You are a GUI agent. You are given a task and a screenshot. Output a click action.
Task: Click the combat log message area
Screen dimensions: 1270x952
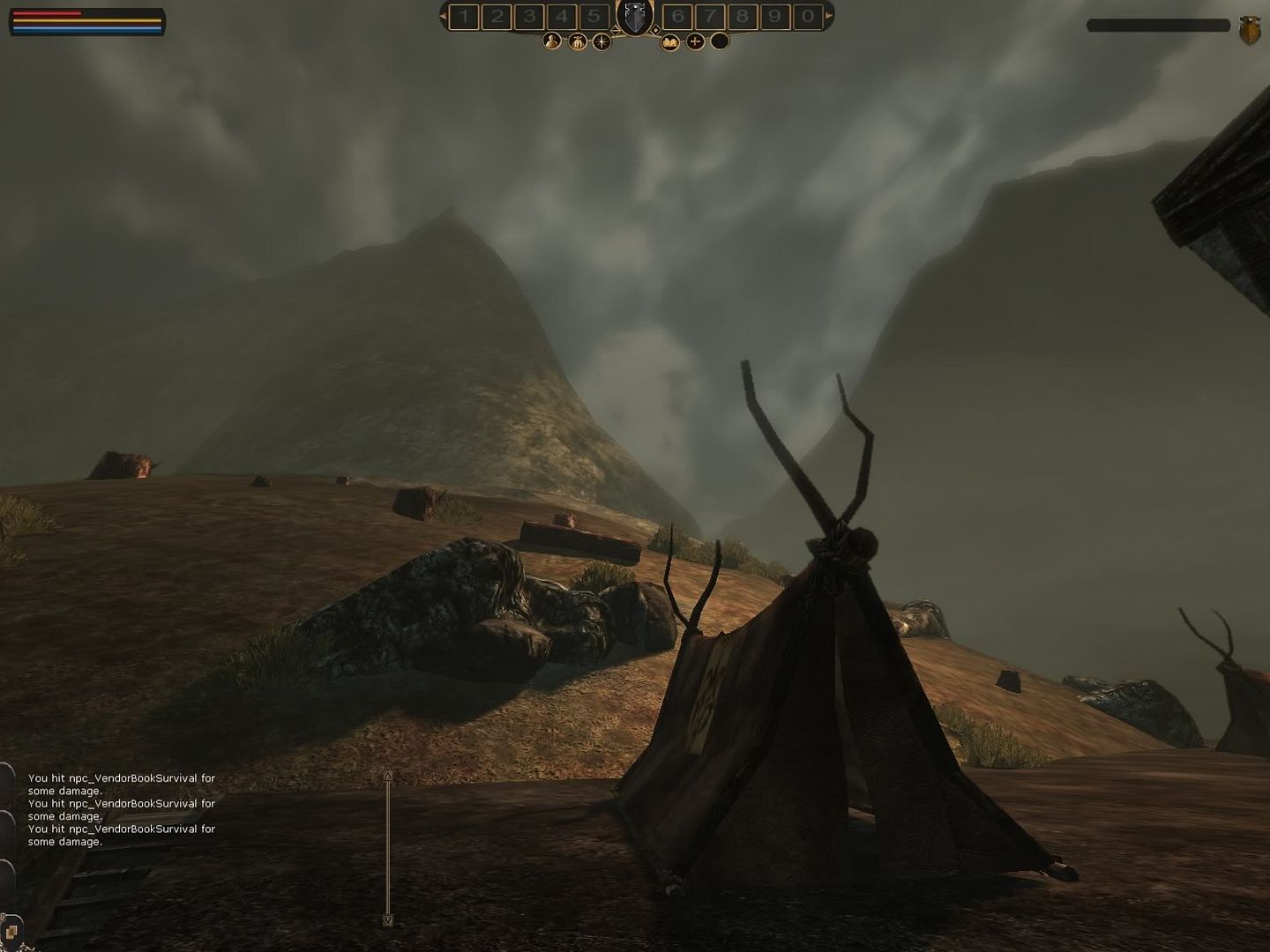coord(122,809)
